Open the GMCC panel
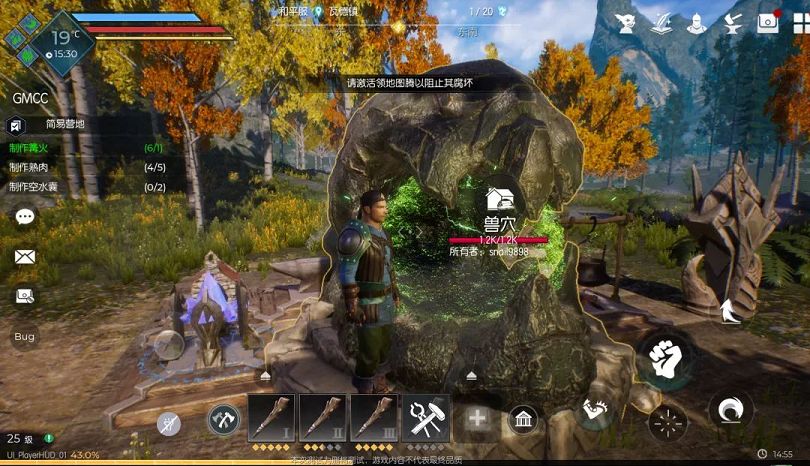The height and width of the screenshot is (466, 810). (x=30, y=99)
